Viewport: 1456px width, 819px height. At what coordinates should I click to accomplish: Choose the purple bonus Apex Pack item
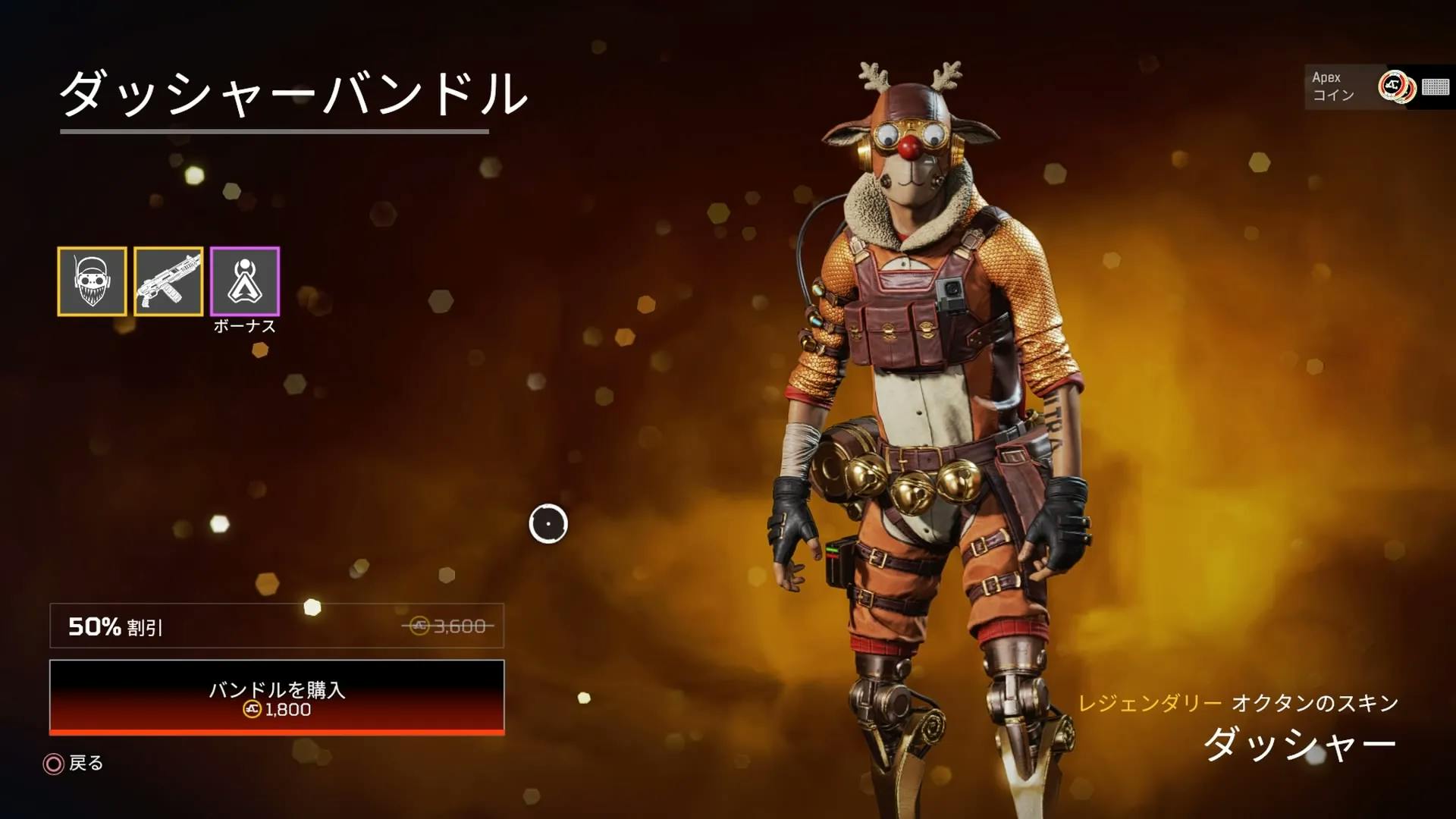pyautogui.click(x=245, y=281)
